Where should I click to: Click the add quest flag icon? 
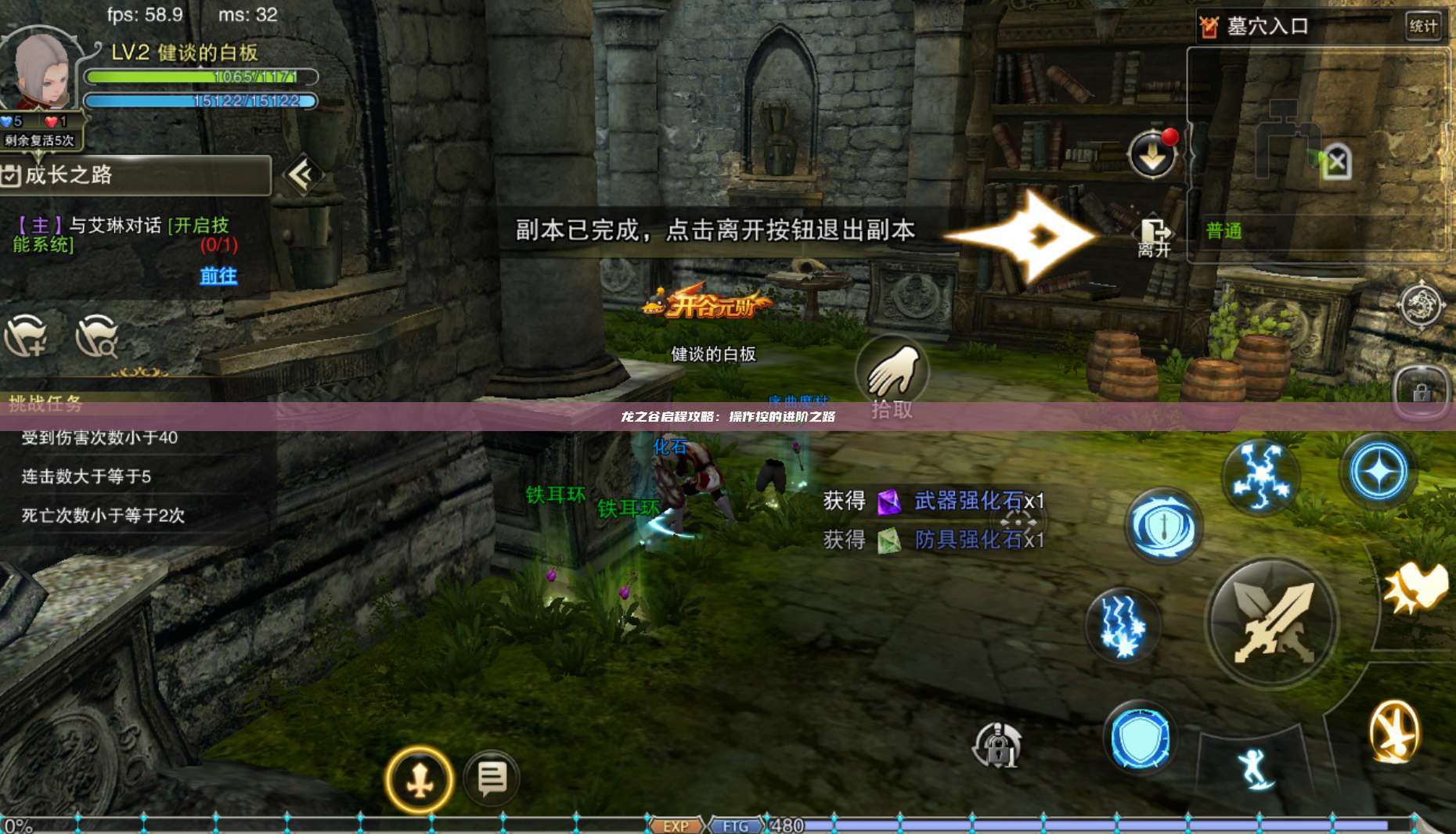coord(27,338)
